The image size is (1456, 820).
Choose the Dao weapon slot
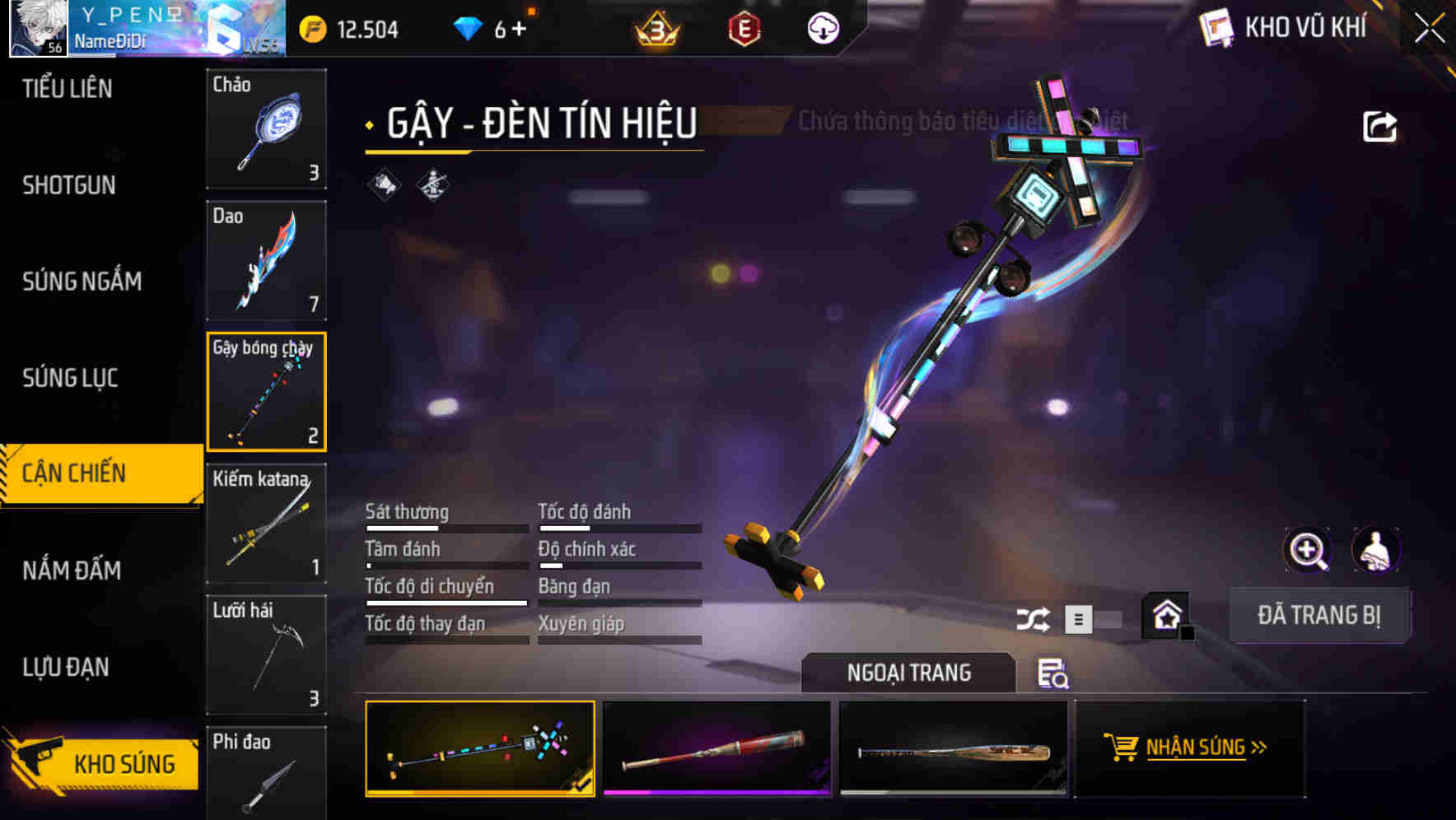(x=266, y=260)
